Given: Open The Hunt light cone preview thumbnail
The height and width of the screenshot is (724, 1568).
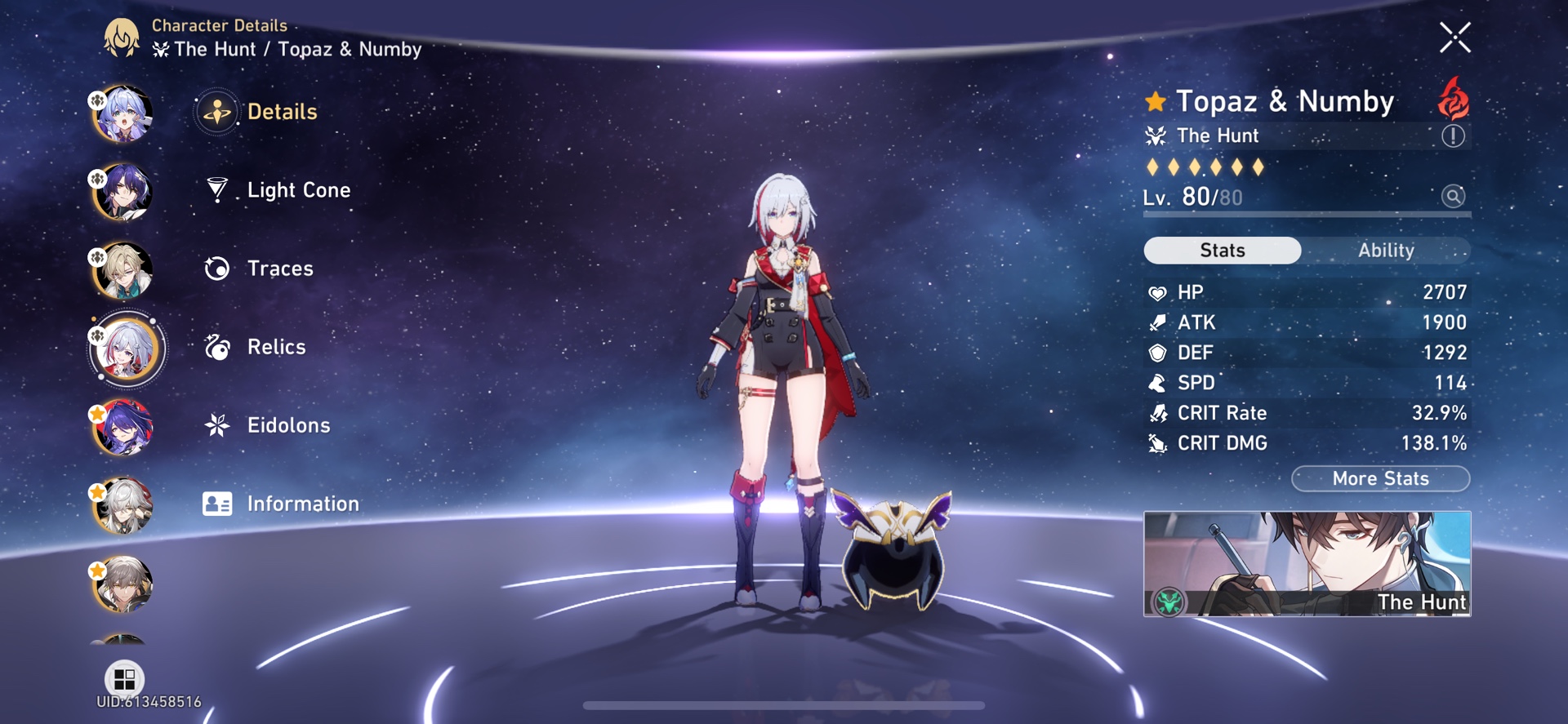Looking at the screenshot, I should pos(1307,565).
